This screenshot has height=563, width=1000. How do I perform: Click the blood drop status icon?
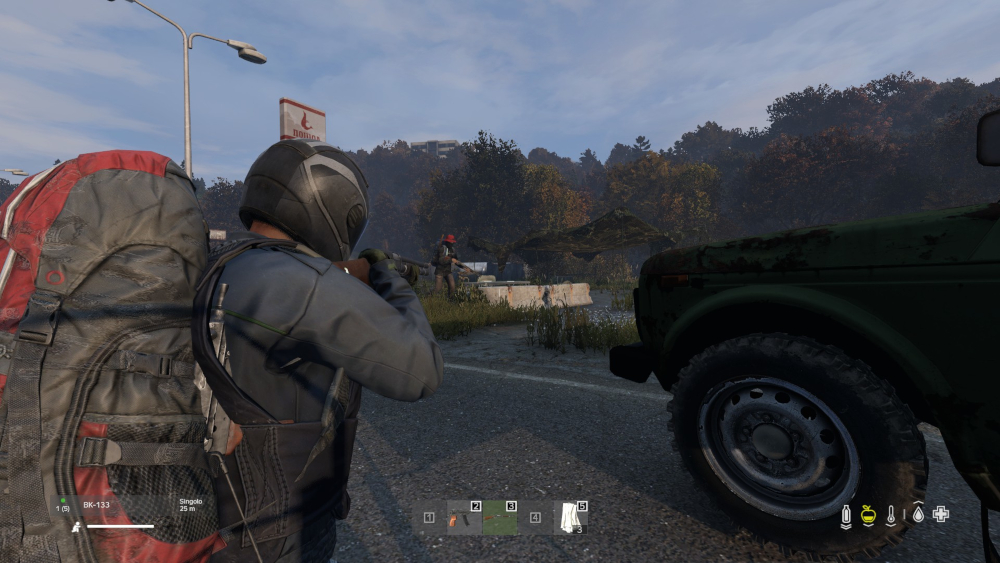917,514
